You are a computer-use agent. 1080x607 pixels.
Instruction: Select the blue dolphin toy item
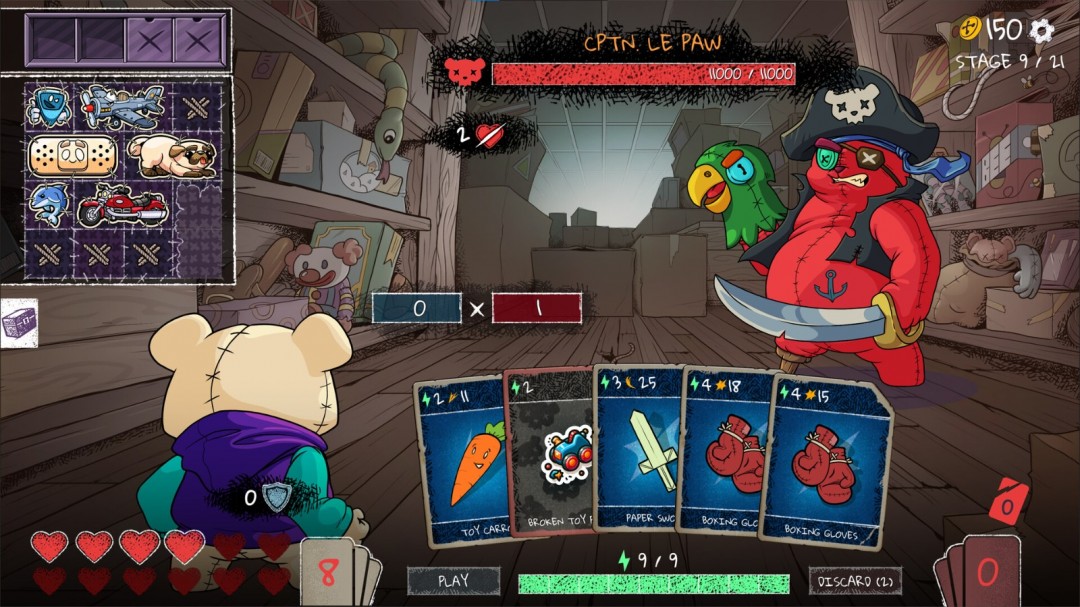47,204
